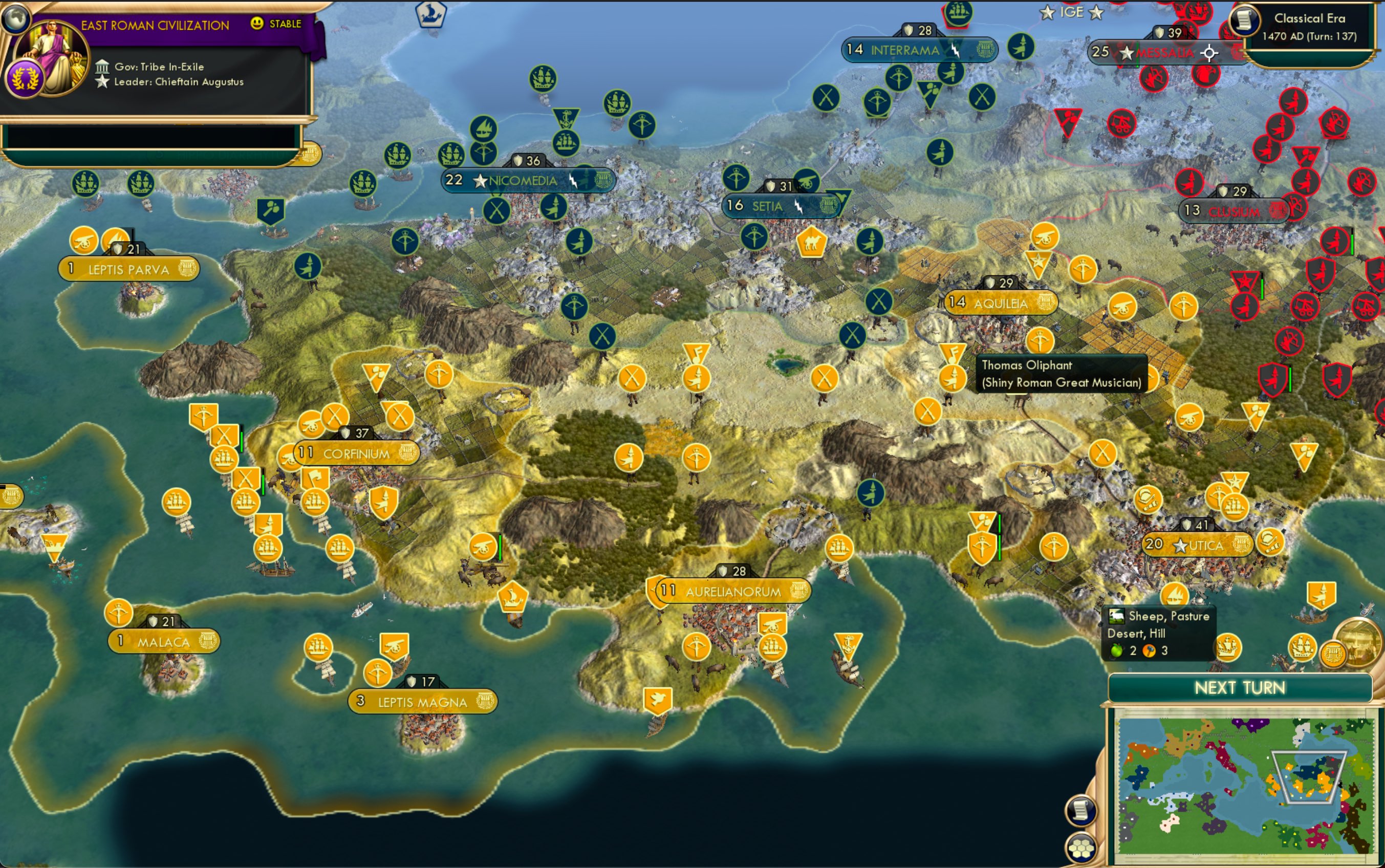
Task: Click the Setia city banner
Action: point(767,206)
